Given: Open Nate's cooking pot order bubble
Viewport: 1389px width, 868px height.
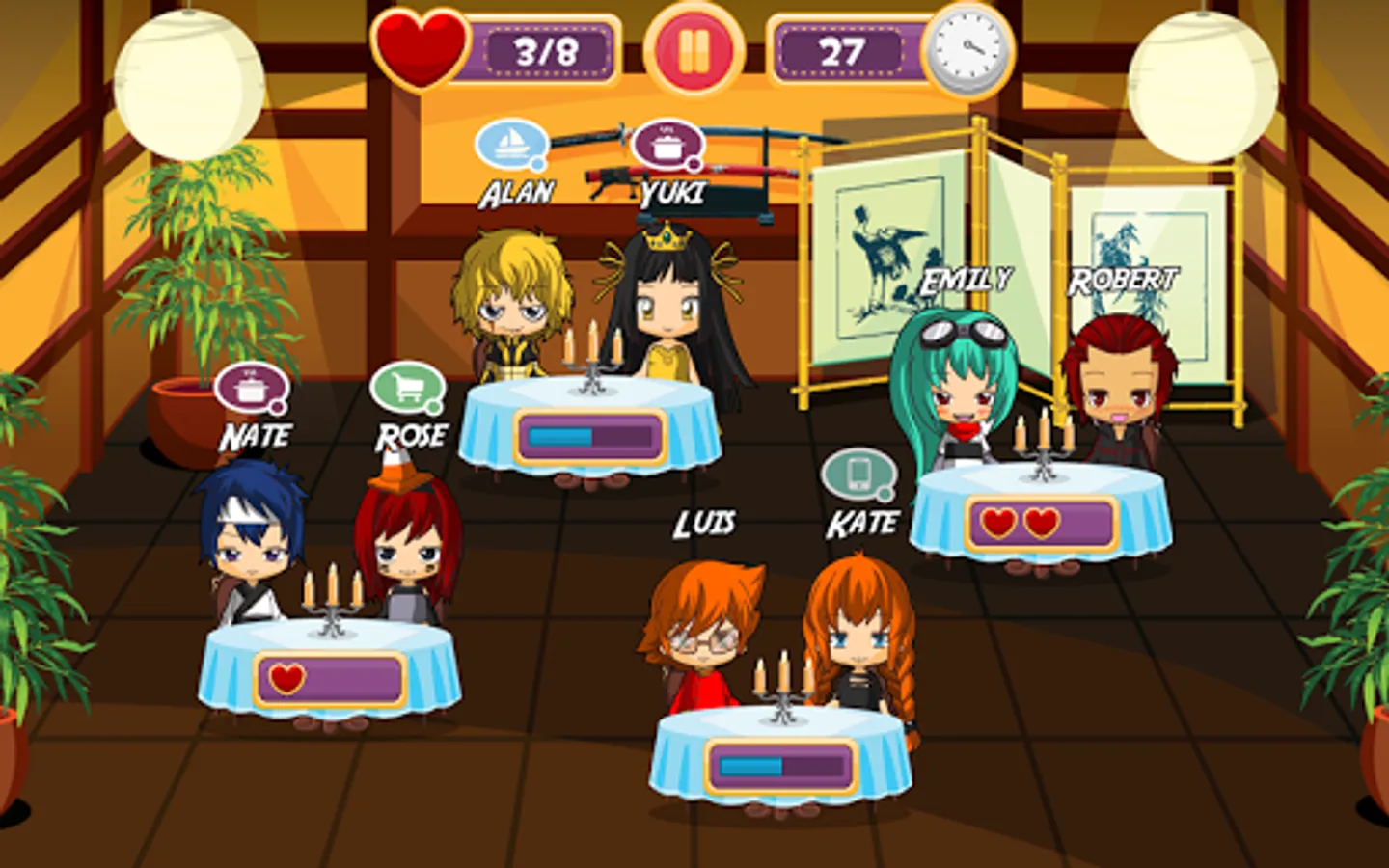Looking at the screenshot, I should (249, 387).
